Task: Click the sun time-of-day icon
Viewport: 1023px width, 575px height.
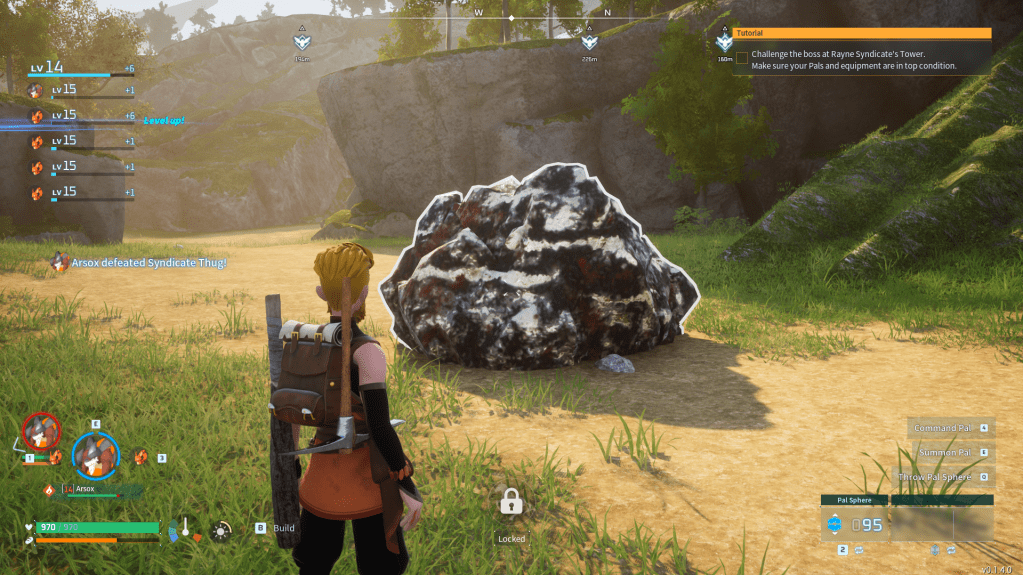Action: click(x=221, y=531)
